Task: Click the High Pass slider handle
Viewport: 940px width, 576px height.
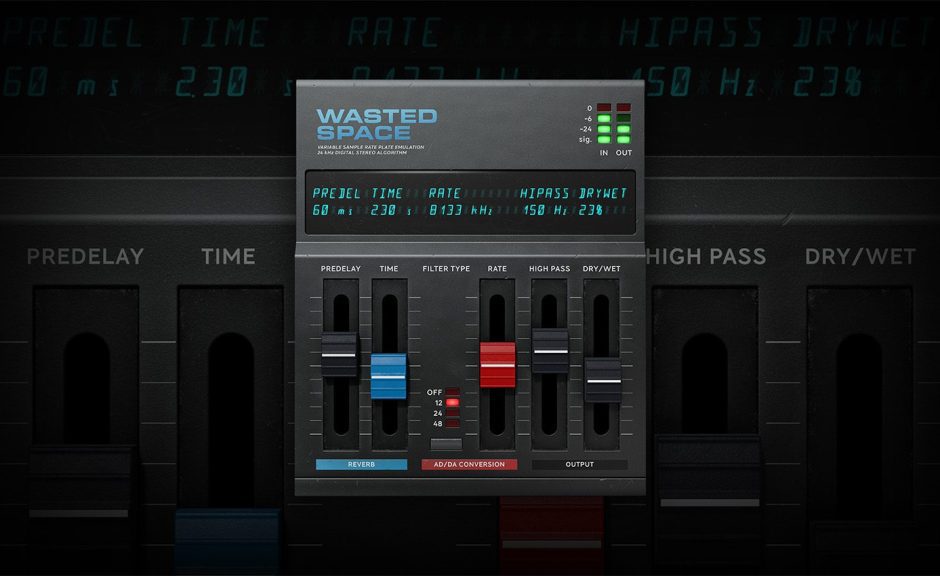Action: click(x=550, y=351)
